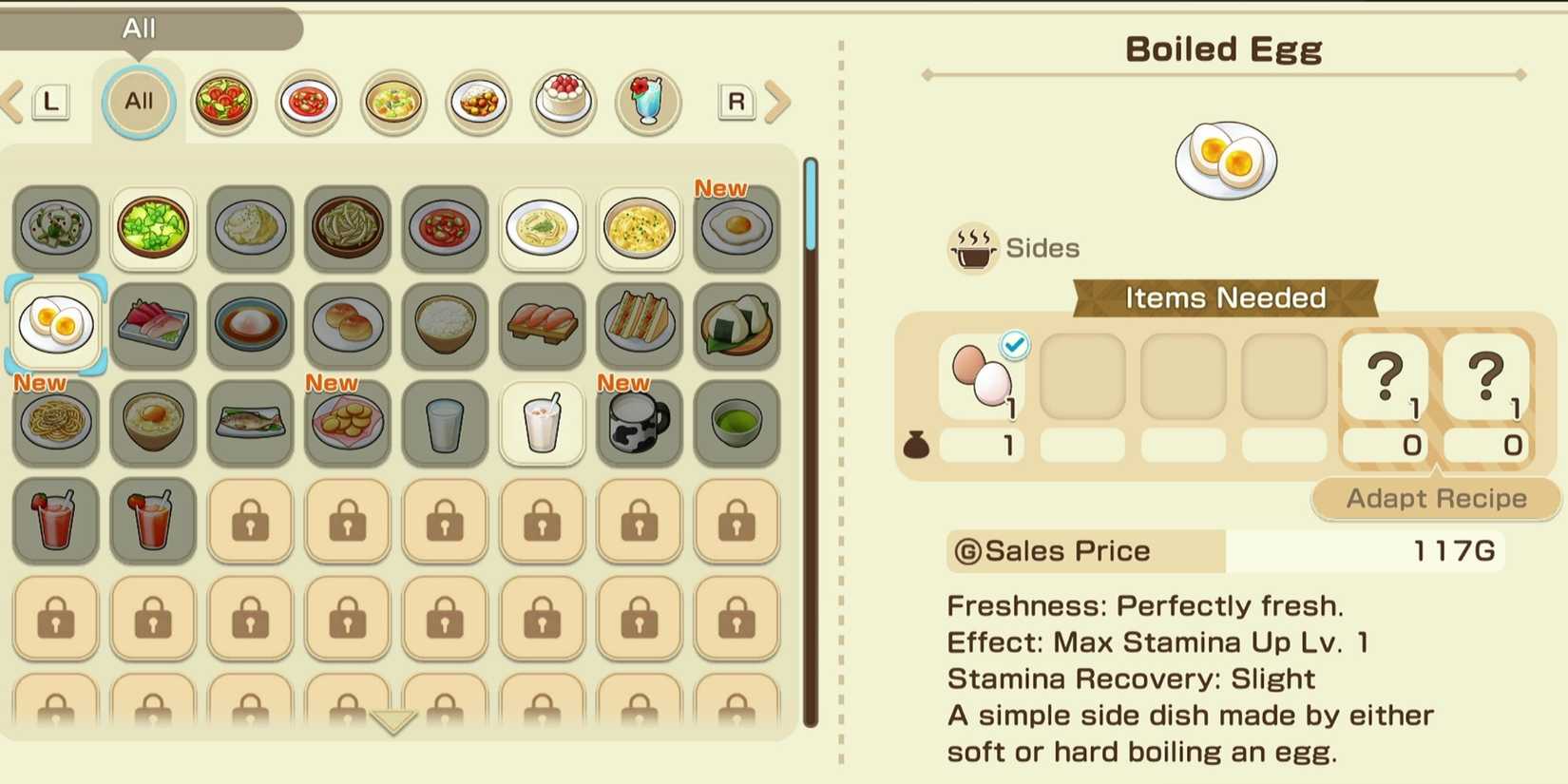The width and height of the screenshot is (1568, 784).
Task: Select the Boiled Egg recipe icon
Action: click(x=56, y=326)
